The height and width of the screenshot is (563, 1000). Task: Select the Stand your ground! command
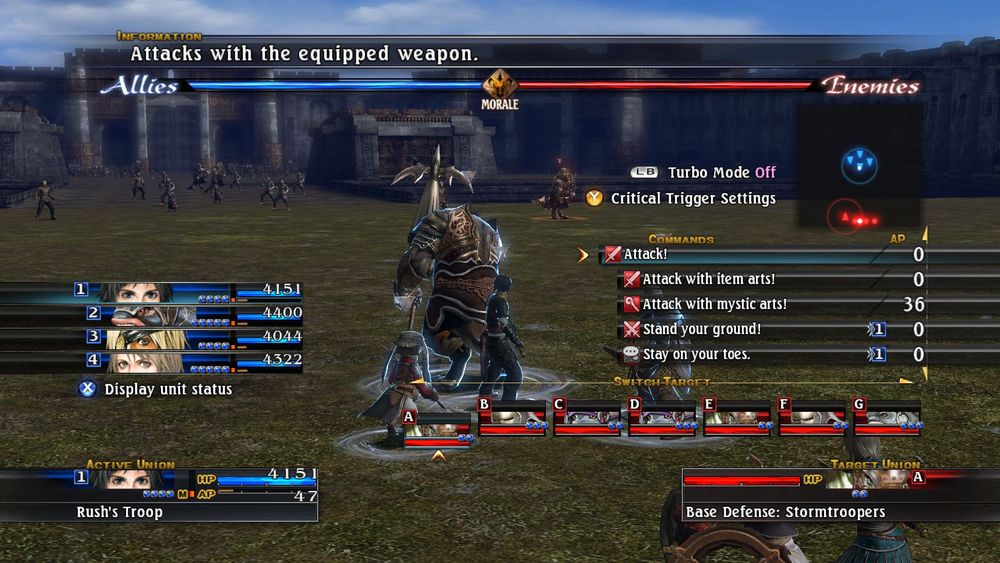[700, 330]
